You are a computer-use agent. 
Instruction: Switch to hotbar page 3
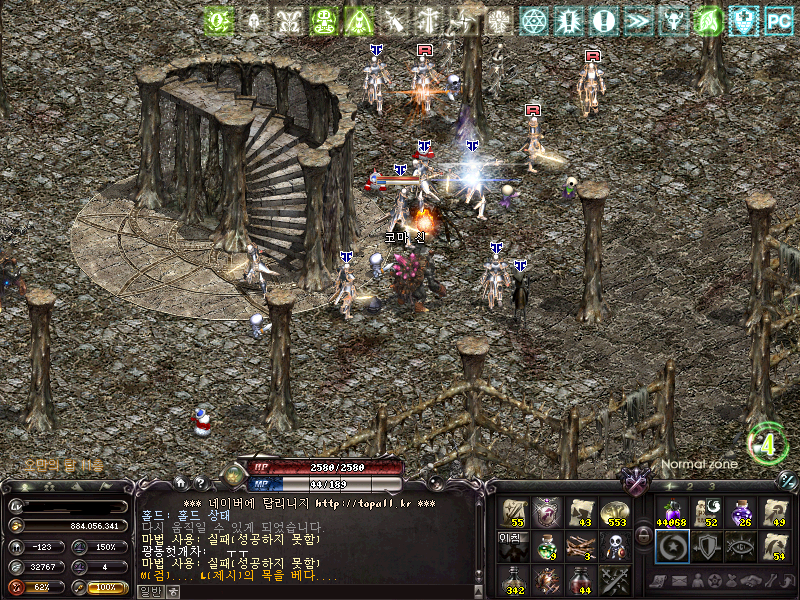pyautogui.click(x=711, y=486)
